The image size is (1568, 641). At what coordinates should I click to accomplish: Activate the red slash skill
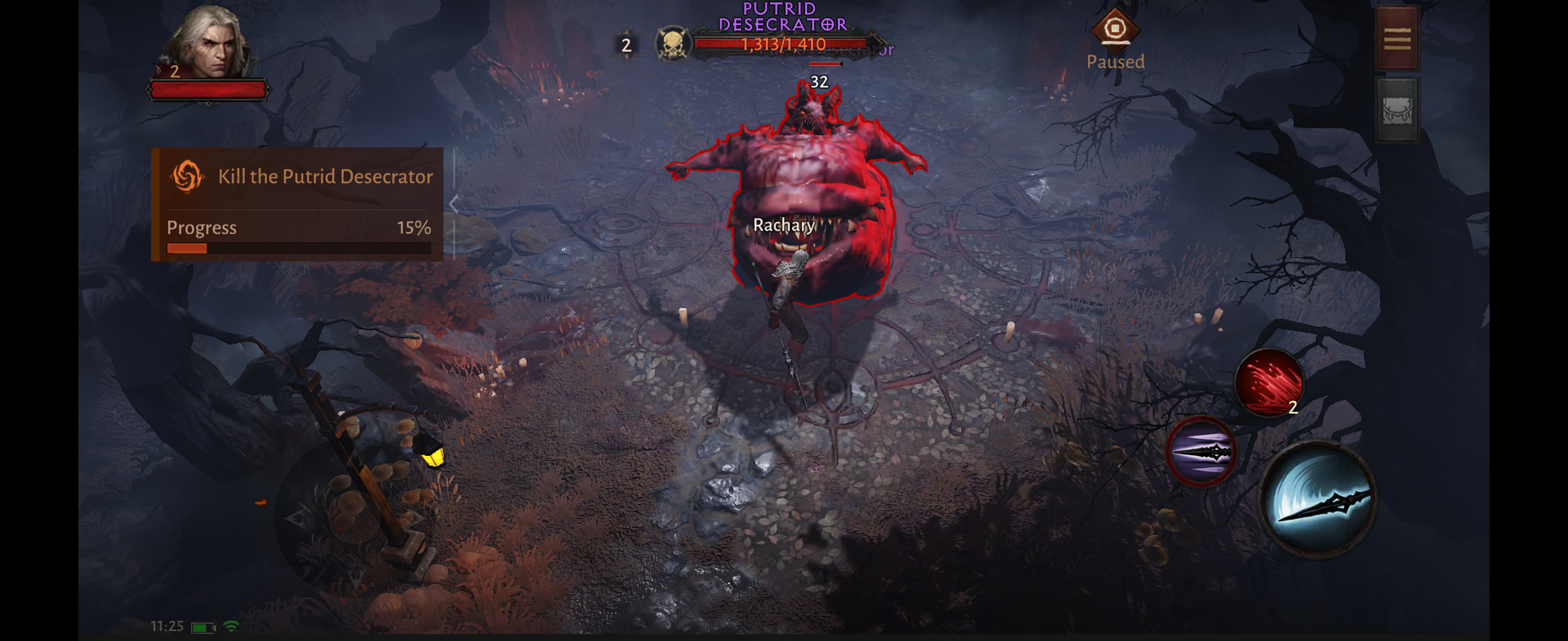[1269, 383]
